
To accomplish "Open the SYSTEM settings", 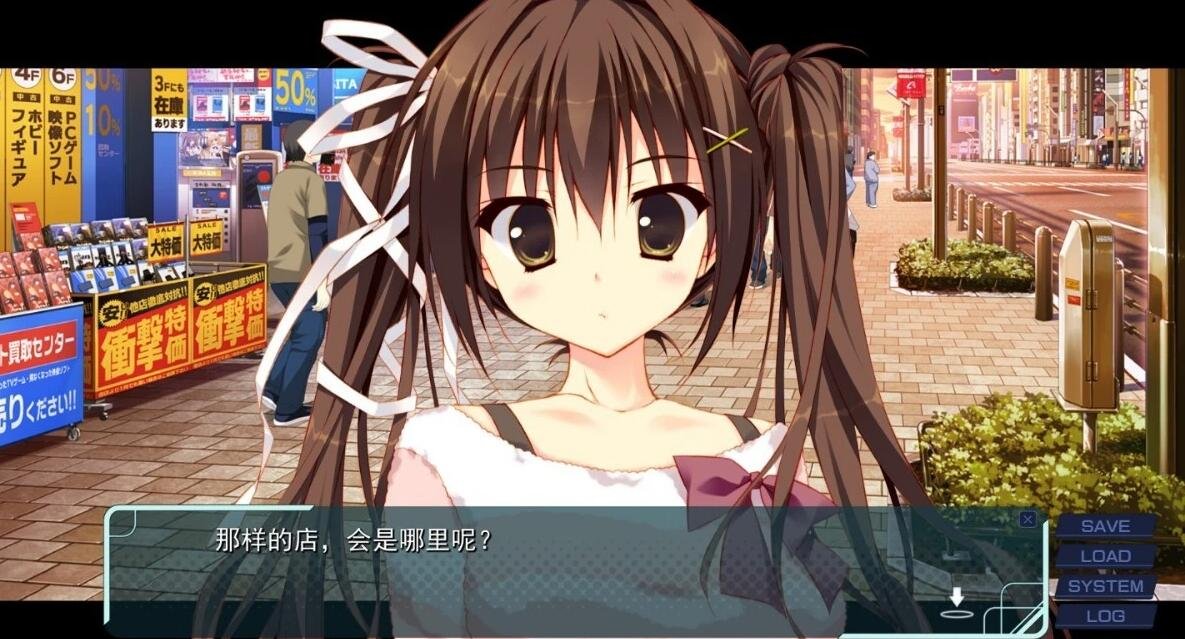I will 1105,586.
